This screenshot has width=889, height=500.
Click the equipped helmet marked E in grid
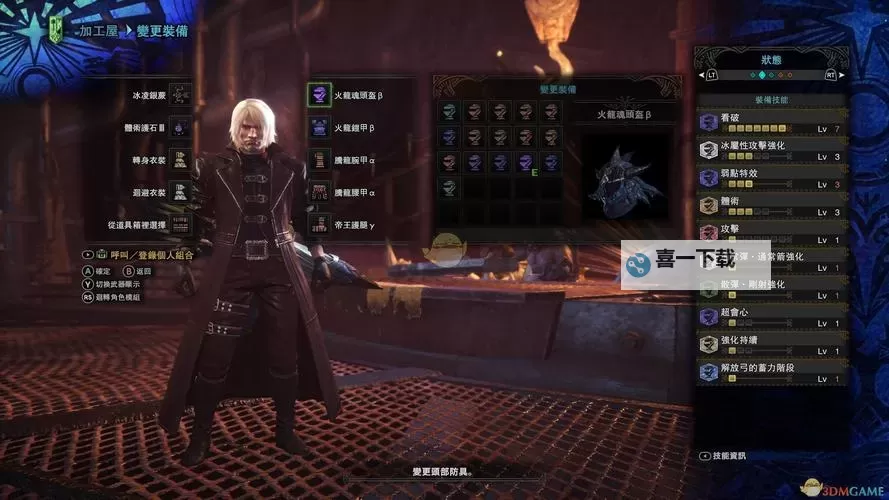pos(524,162)
